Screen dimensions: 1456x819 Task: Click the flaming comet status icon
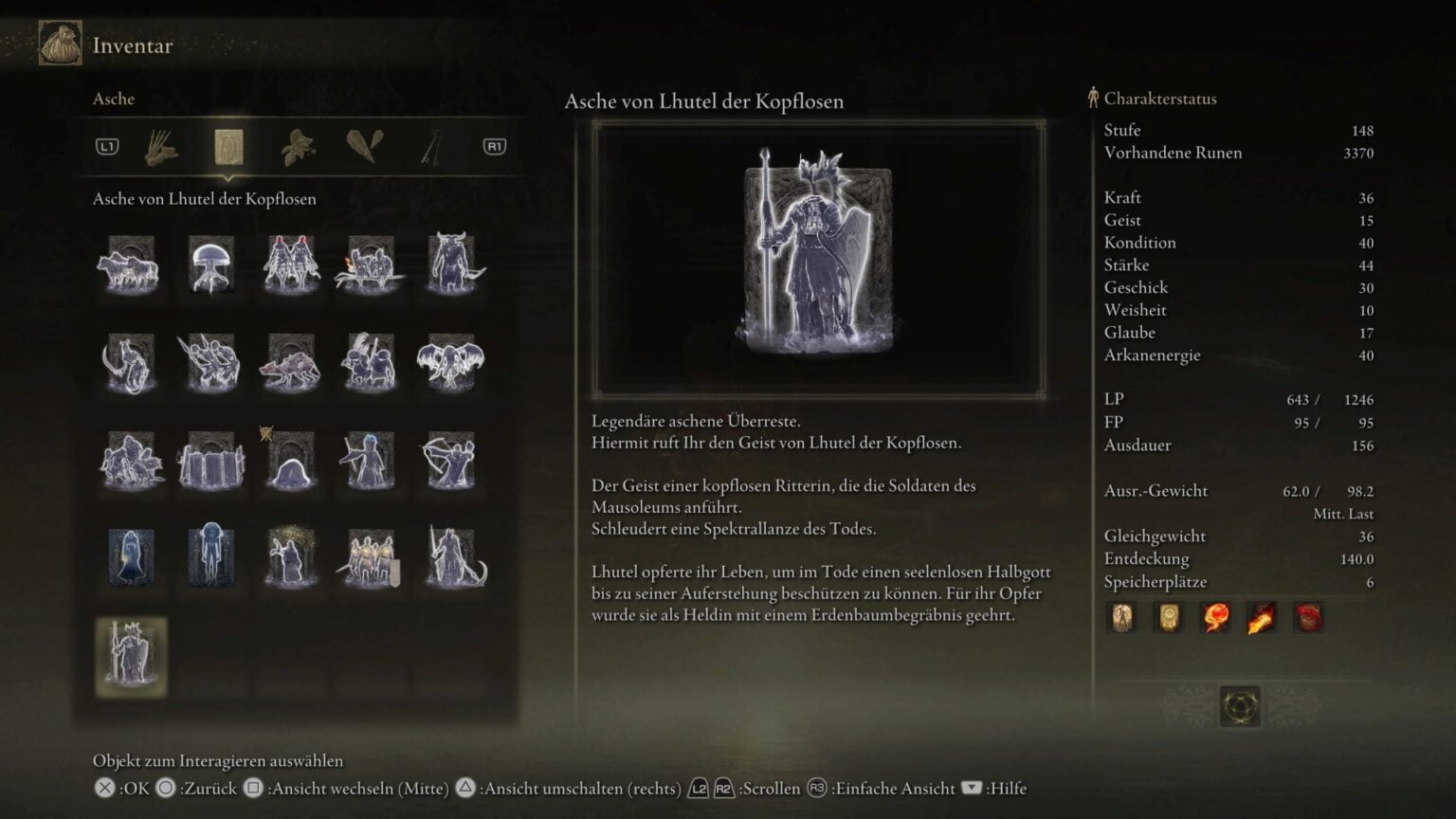tap(1262, 618)
